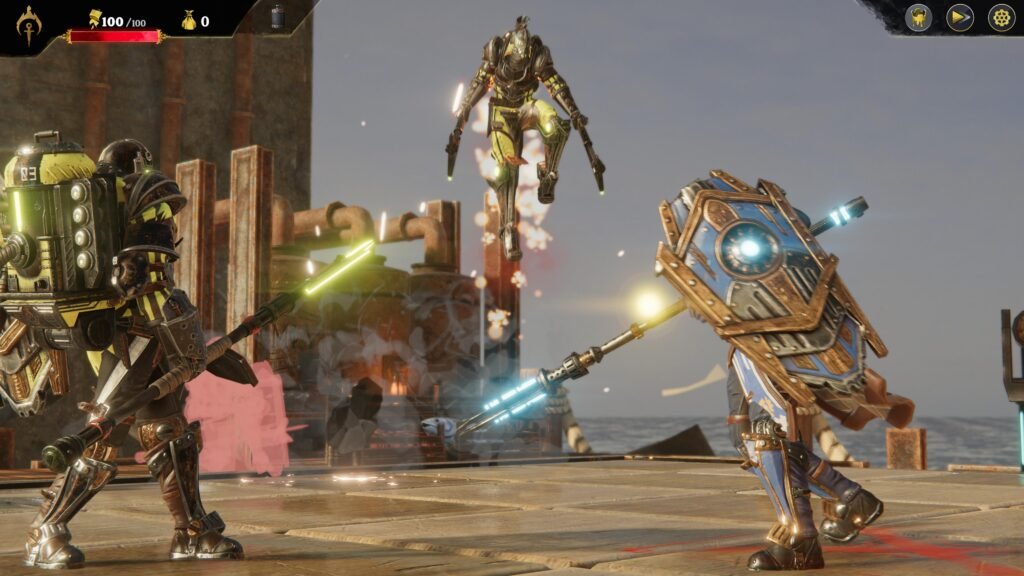The image size is (1024, 576).
Task: Click the flame dagger emblem icon
Action: coord(29,24)
